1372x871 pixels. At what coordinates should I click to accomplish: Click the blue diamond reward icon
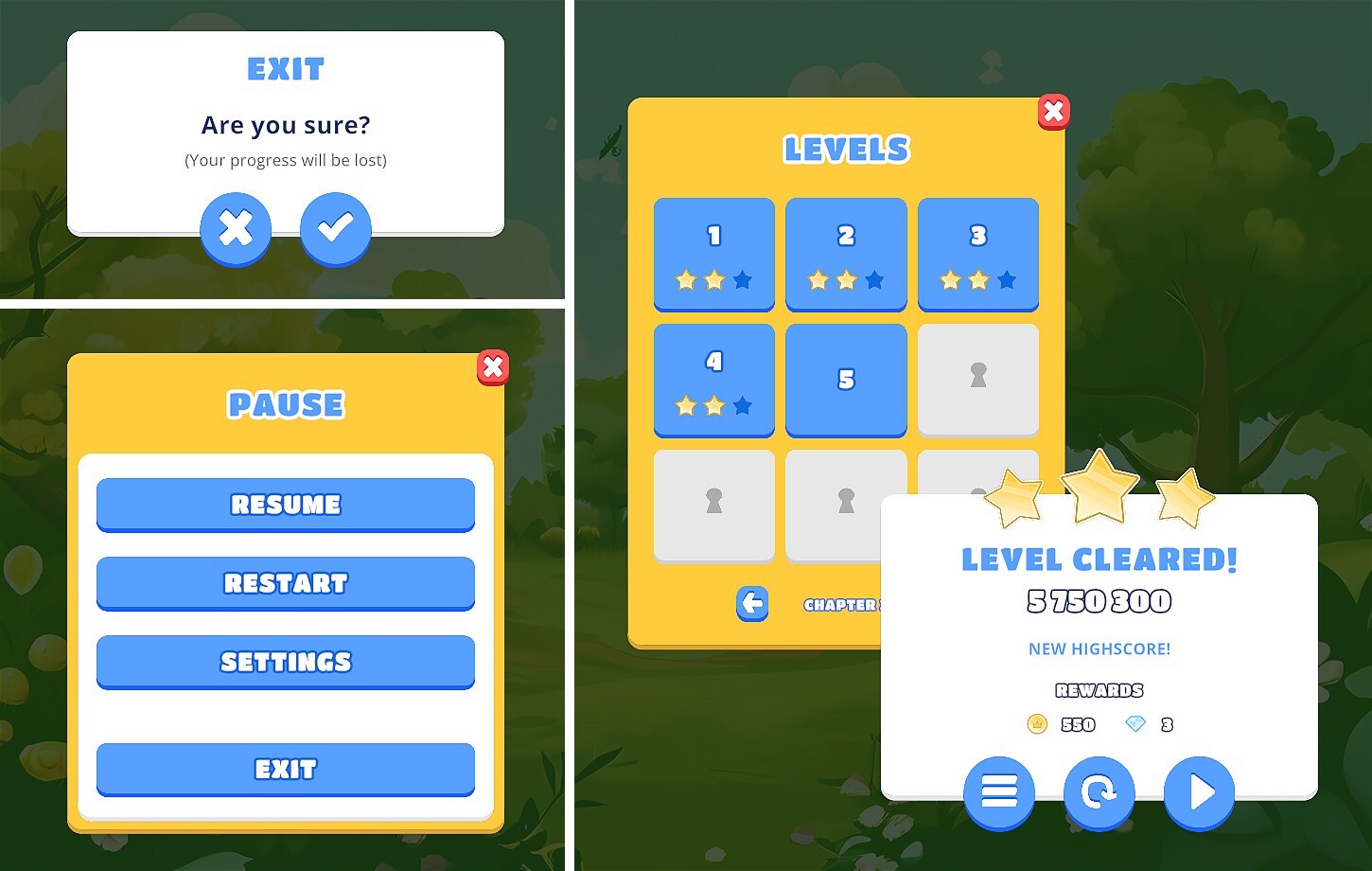pyautogui.click(x=1135, y=723)
